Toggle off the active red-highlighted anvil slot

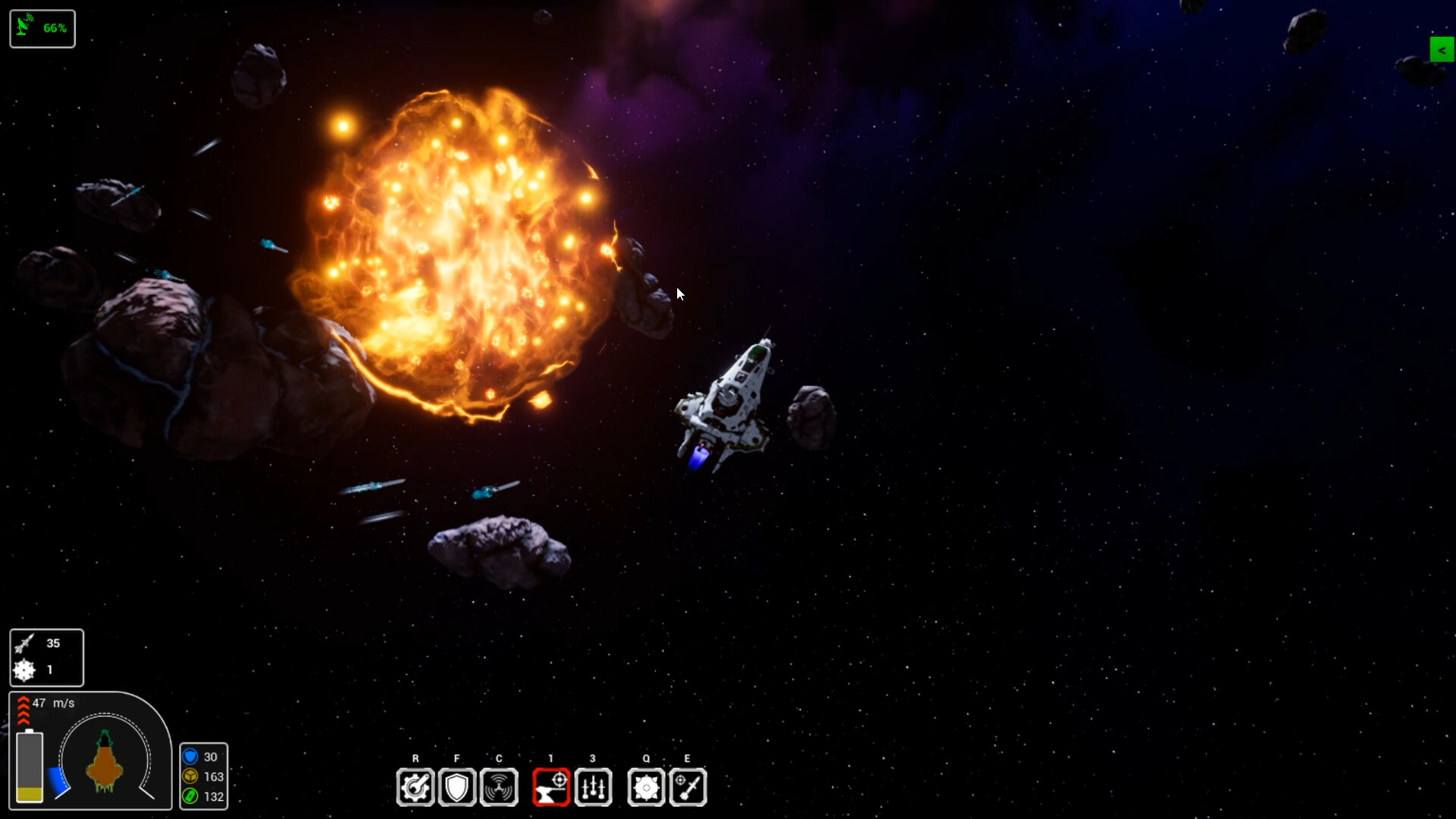(551, 787)
